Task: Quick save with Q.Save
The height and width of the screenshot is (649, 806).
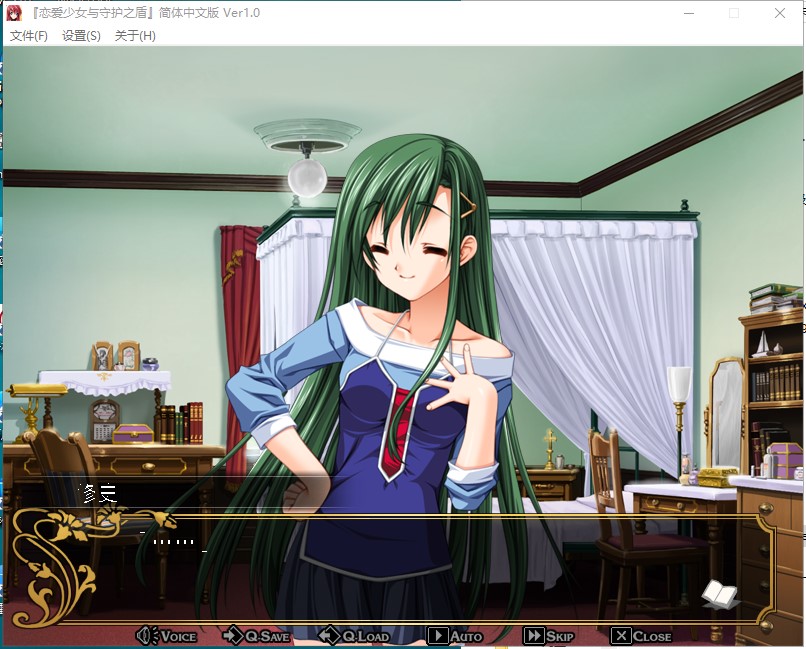Action: point(256,636)
